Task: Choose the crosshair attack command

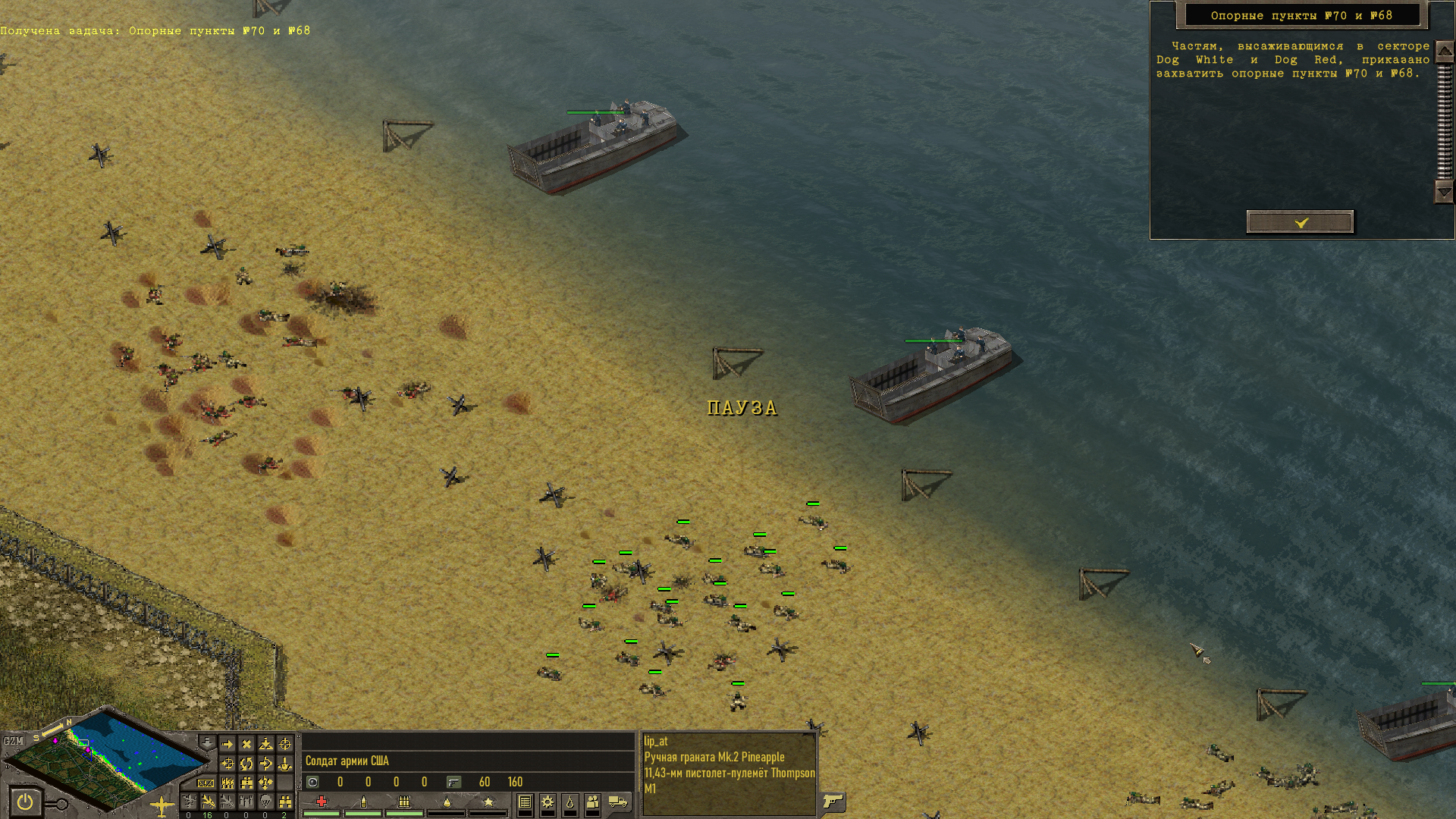Action: pos(285,745)
